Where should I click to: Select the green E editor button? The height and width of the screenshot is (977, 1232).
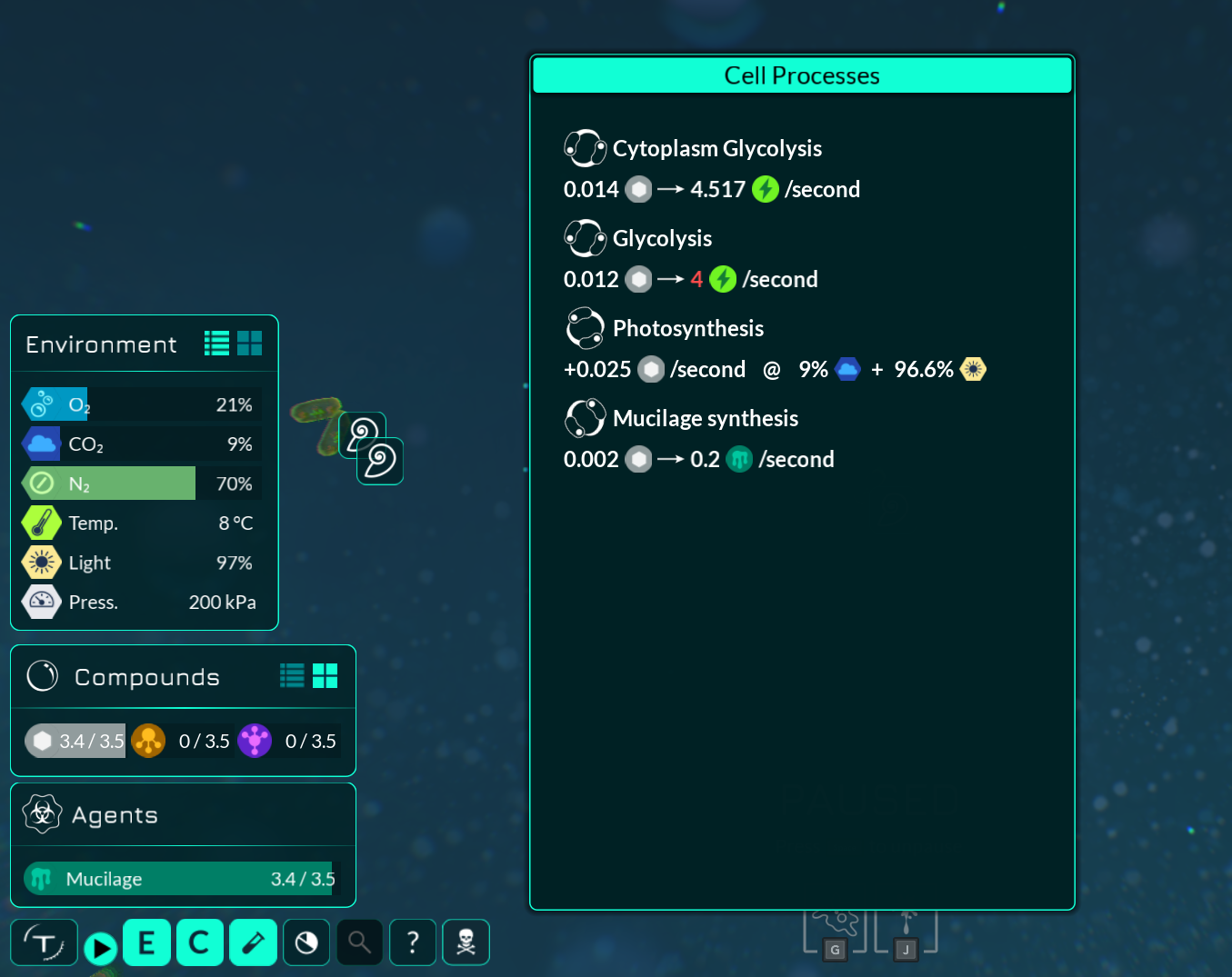tap(146, 942)
